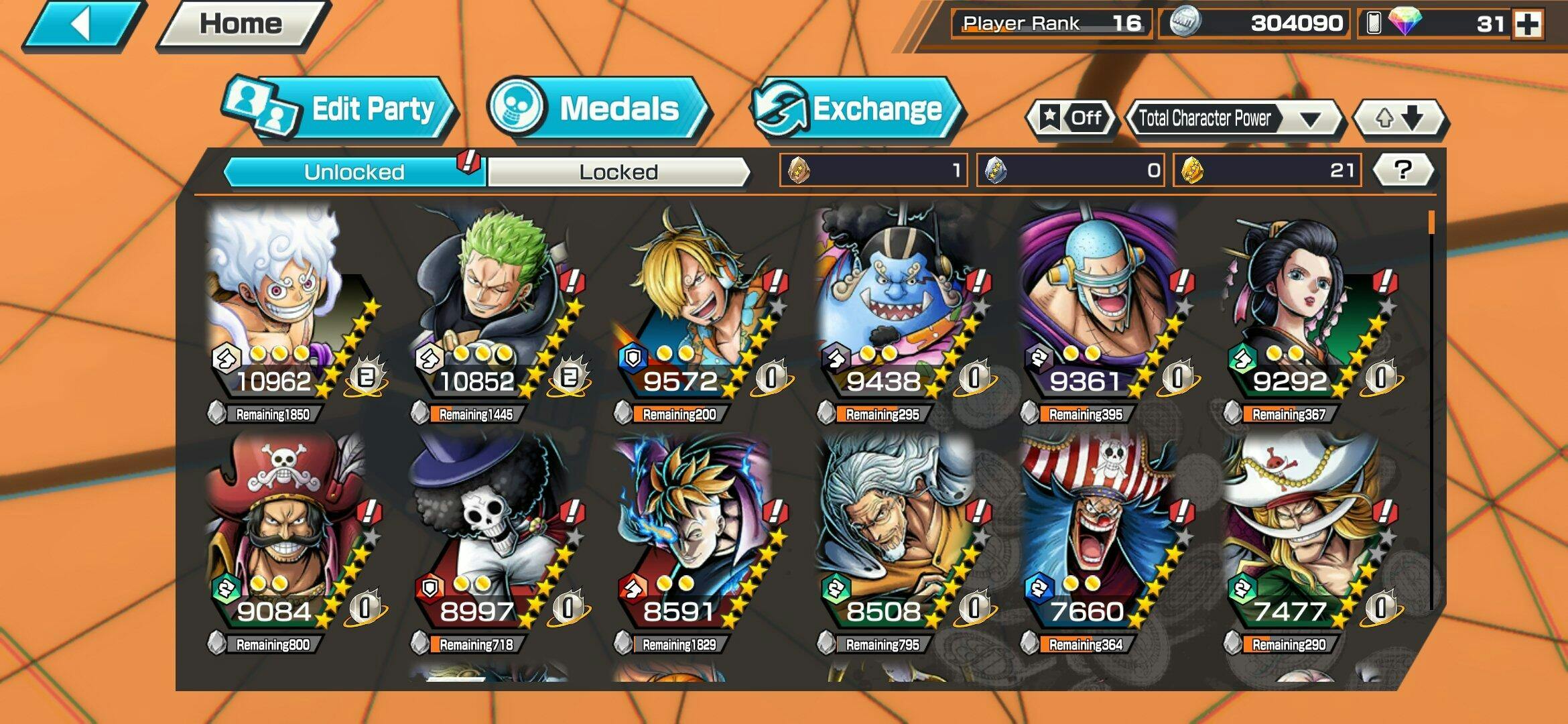
Task: Select Robin character card with power 9292
Action: coord(1303,308)
